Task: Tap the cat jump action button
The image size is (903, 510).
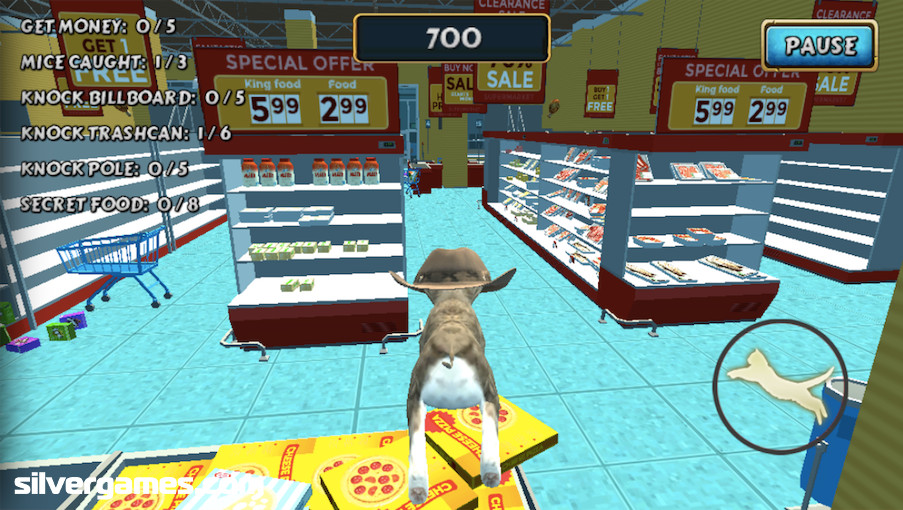Action: [780, 385]
